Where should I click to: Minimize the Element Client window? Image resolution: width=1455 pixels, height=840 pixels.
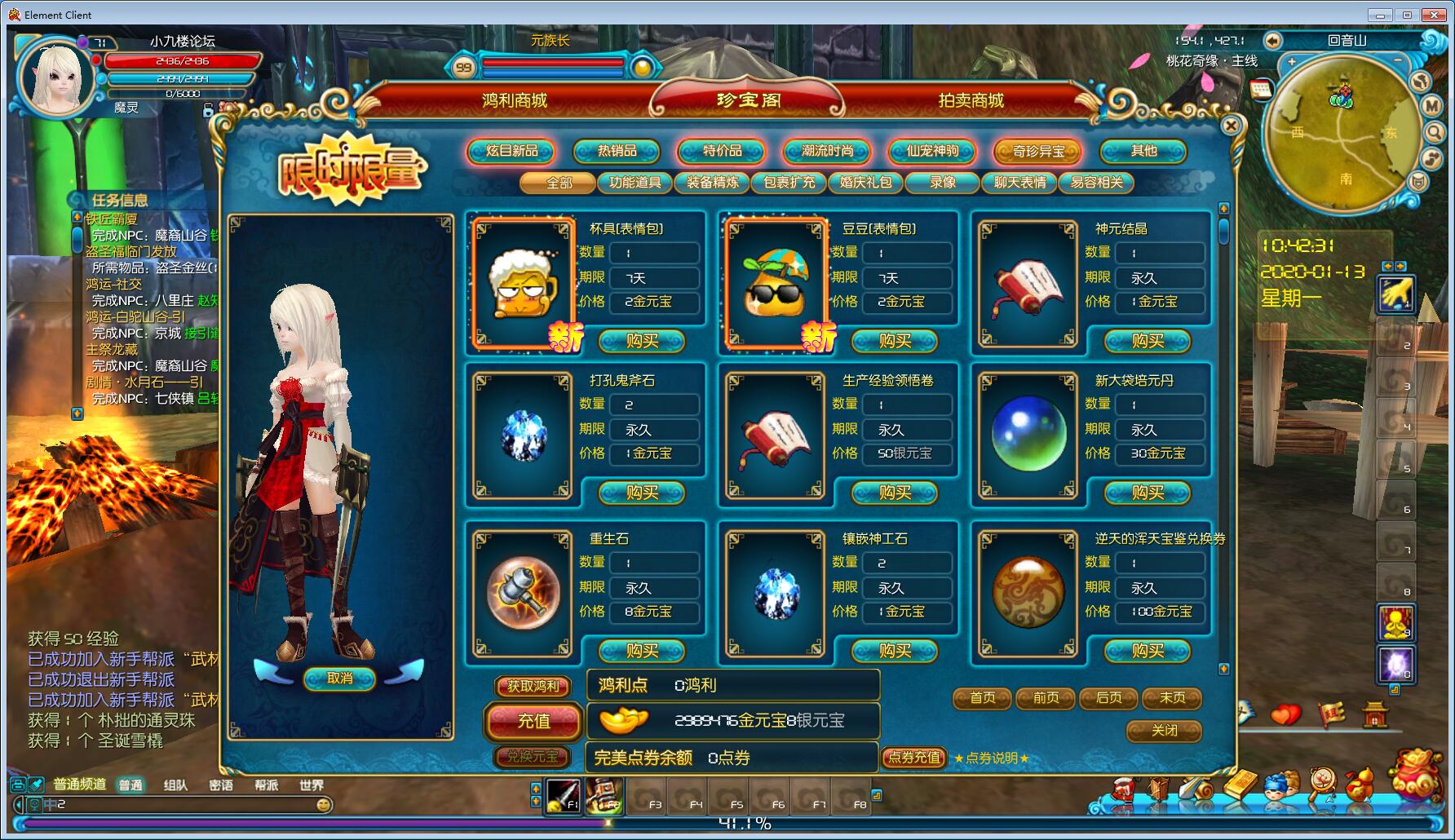(1380, 15)
